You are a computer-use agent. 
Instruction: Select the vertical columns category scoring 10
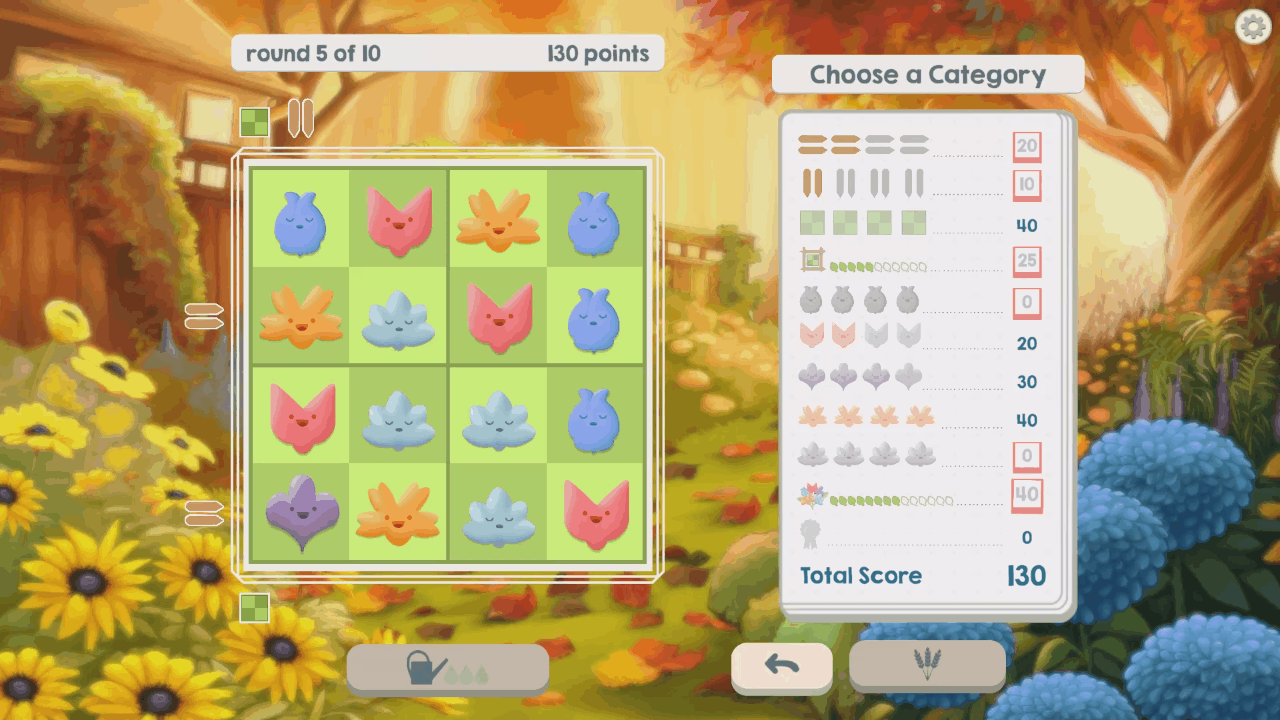pos(1027,185)
